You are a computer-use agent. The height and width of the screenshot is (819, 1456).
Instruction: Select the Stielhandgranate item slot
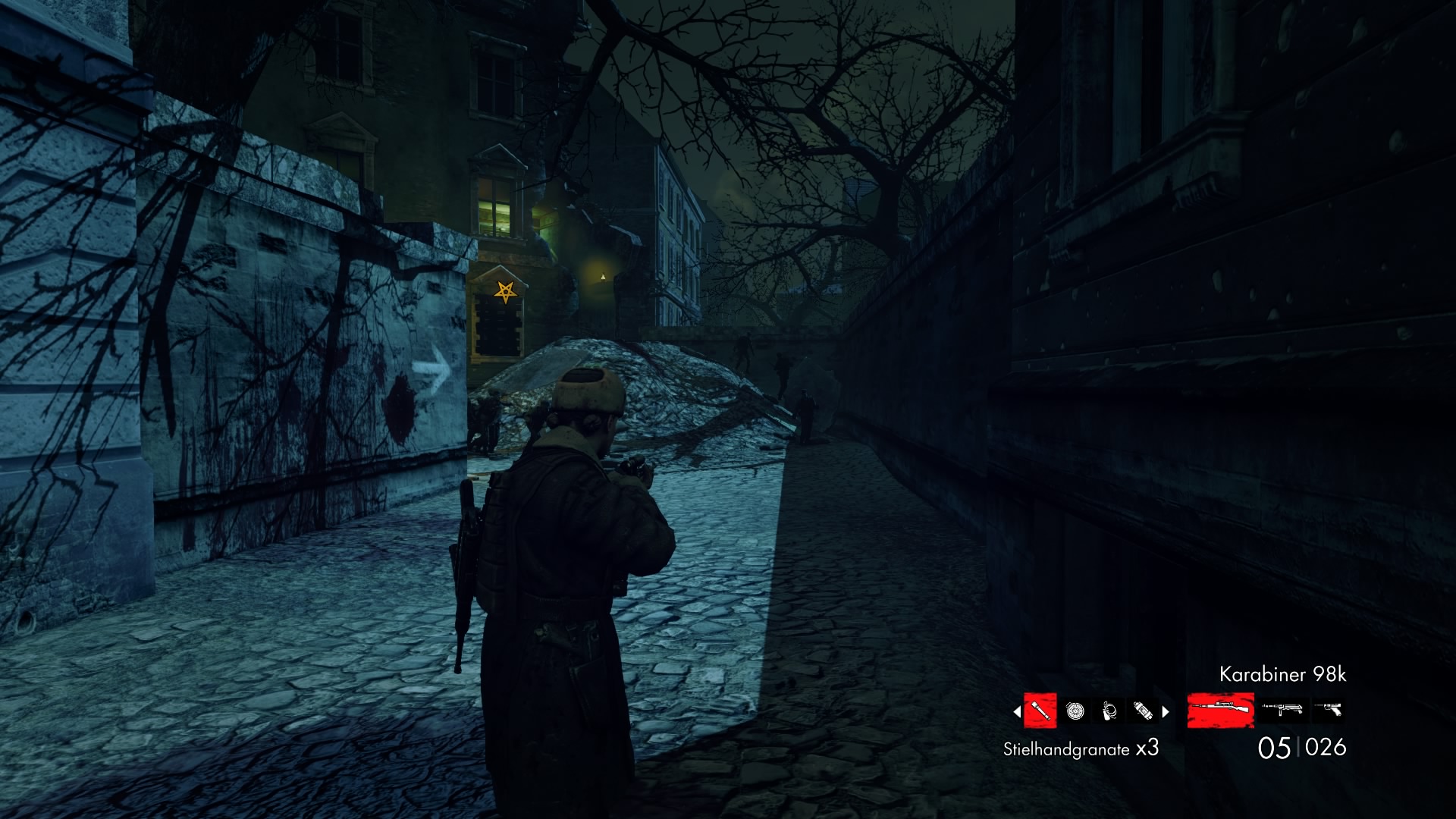pyautogui.click(x=1040, y=711)
